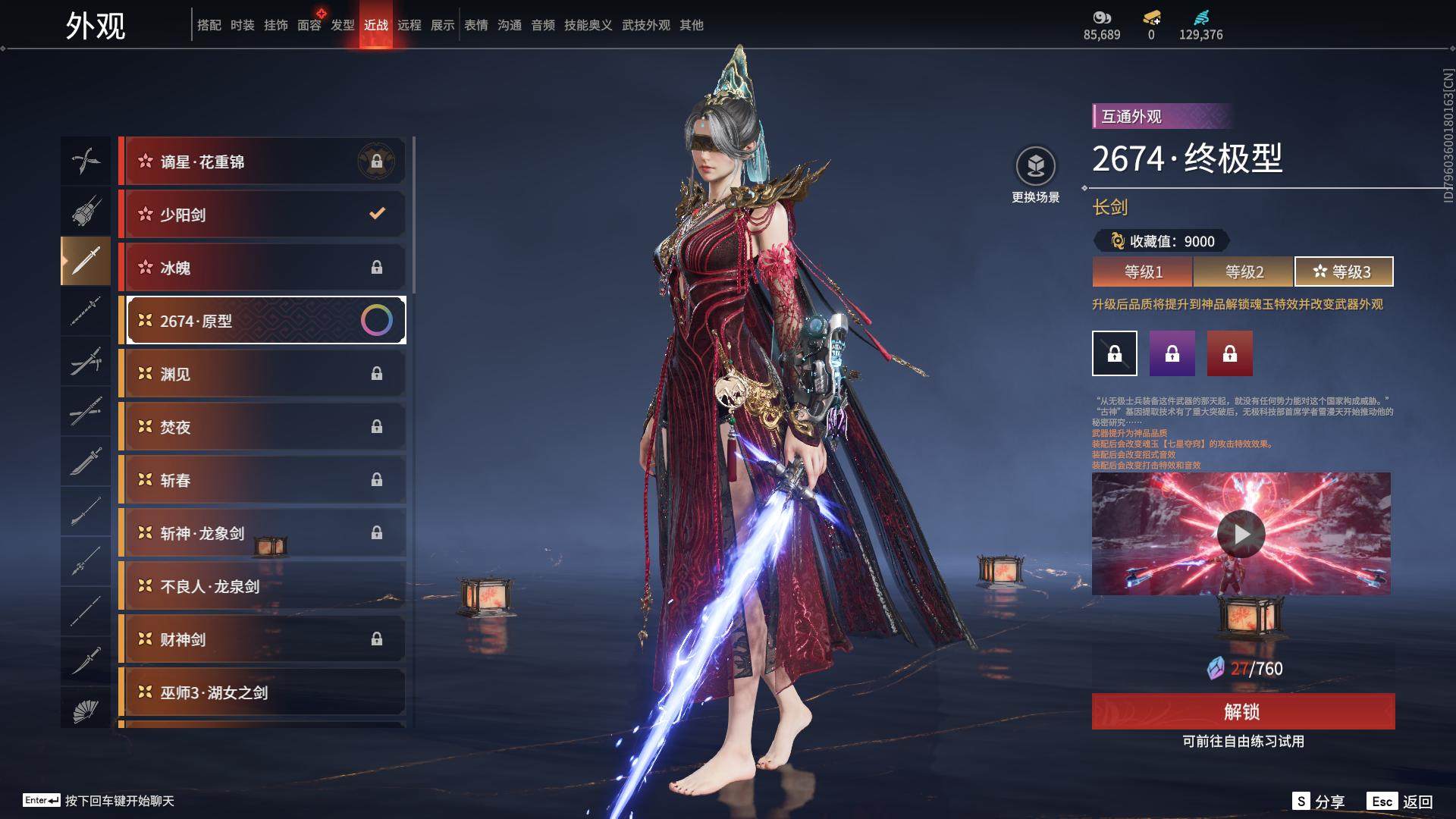Viewport: 1456px width, 819px height.
Task: Open the 挂饰 tab
Action: coord(276,25)
